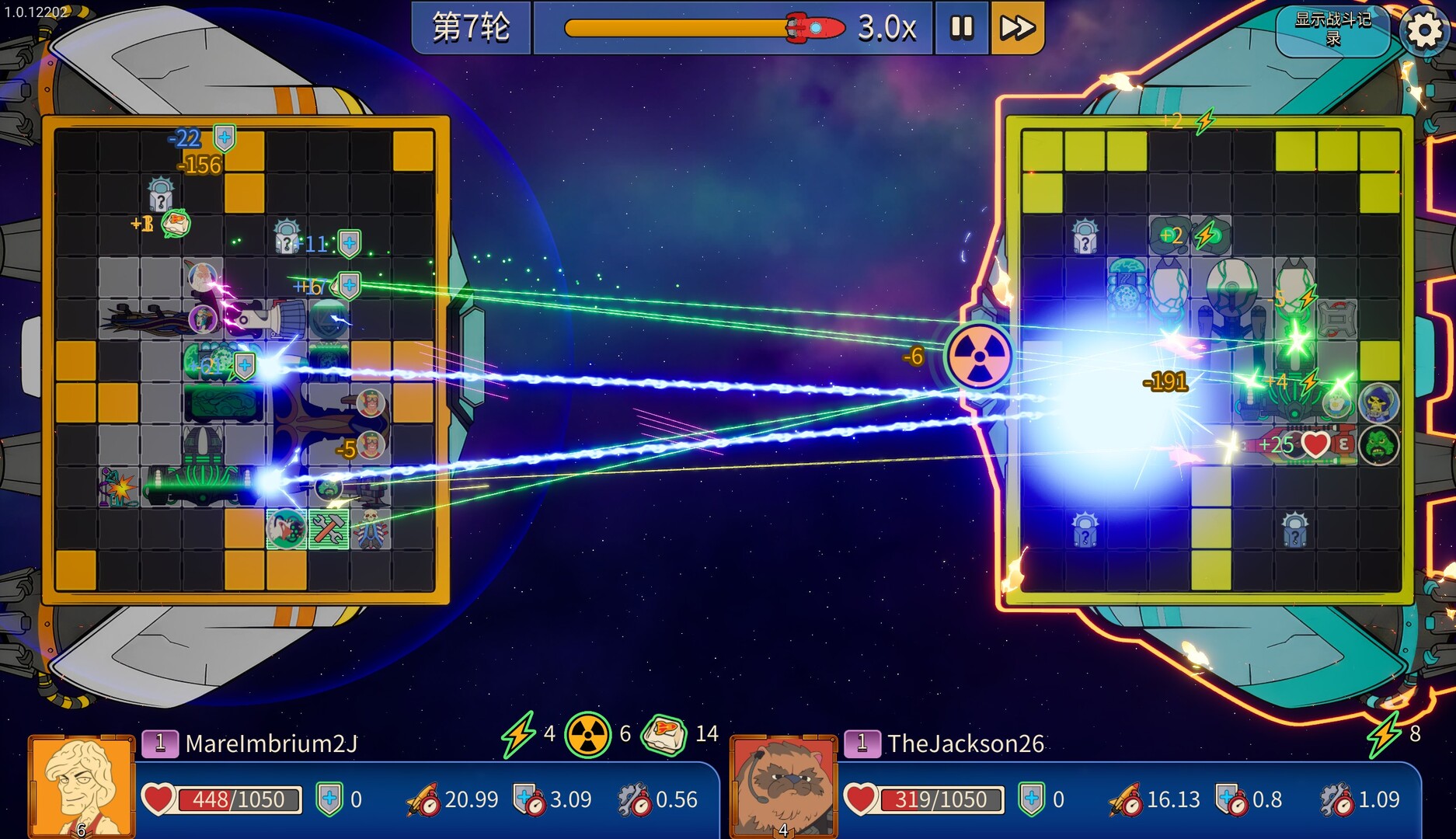The image size is (1456, 839).
Task: Adjust the 3.0x battle speed slider
Action: point(814,28)
